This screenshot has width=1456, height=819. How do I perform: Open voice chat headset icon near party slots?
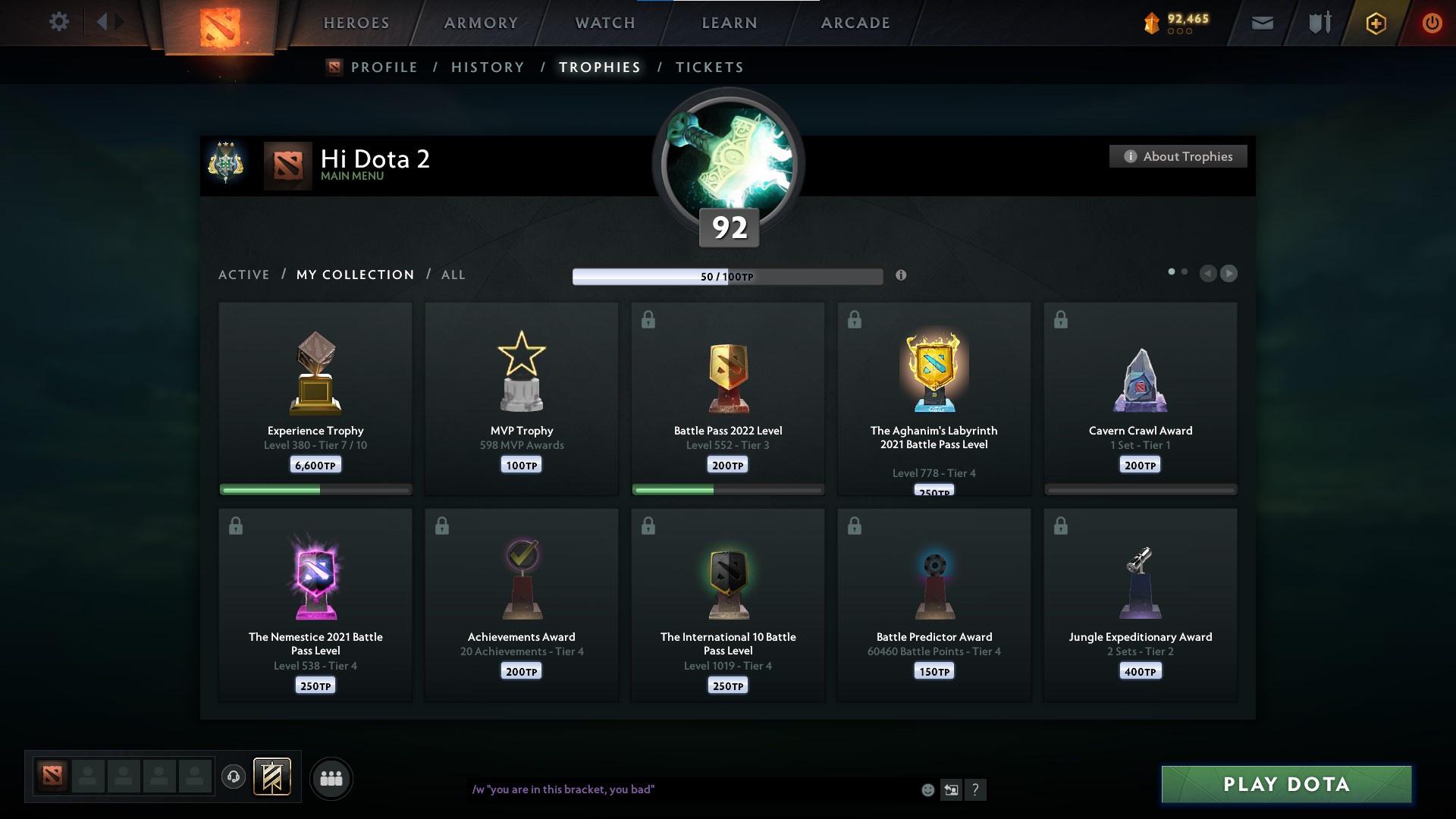pyautogui.click(x=234, y=776)
